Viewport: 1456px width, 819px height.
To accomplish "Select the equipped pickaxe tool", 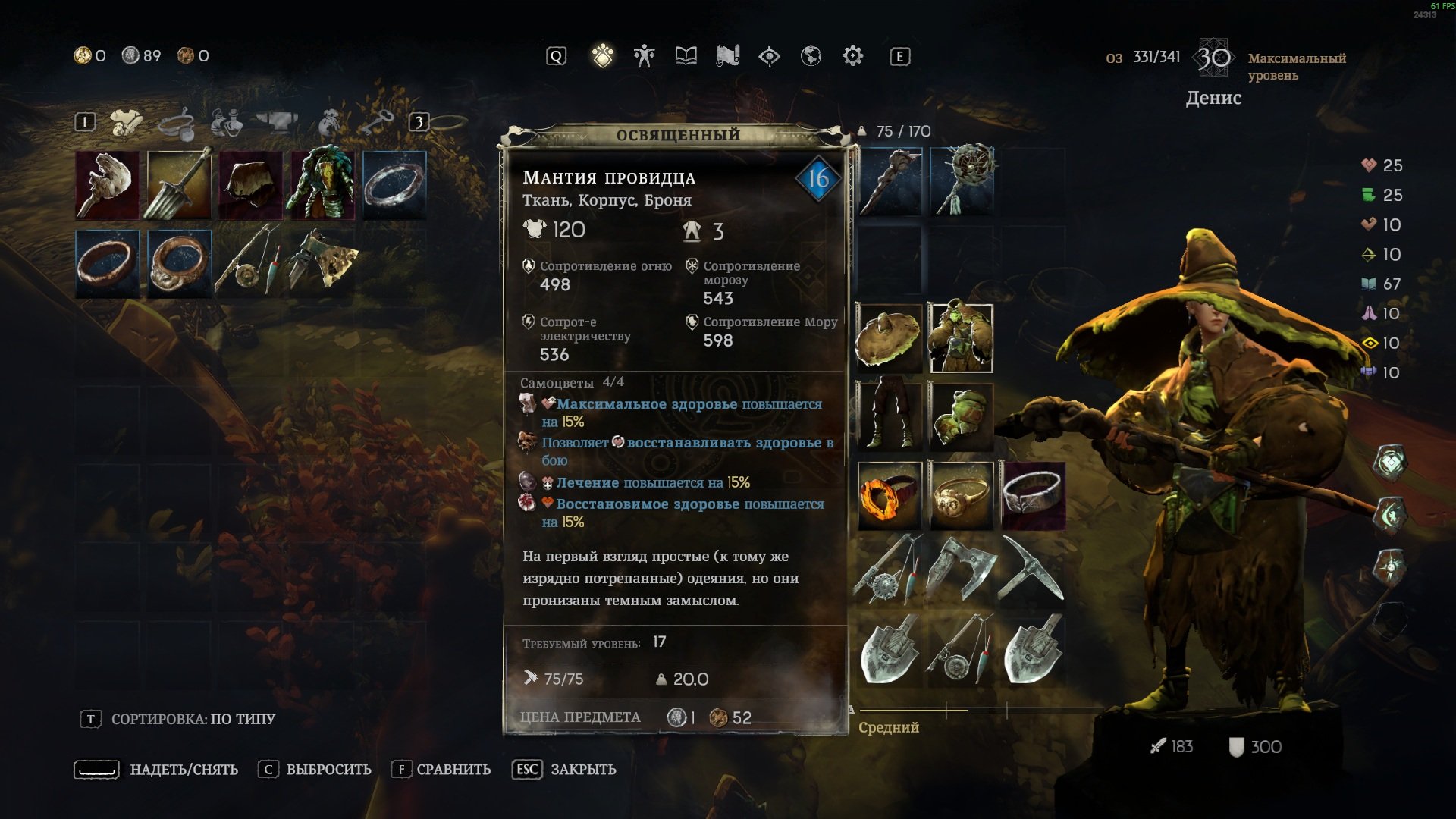I will tap(1032, 569).
